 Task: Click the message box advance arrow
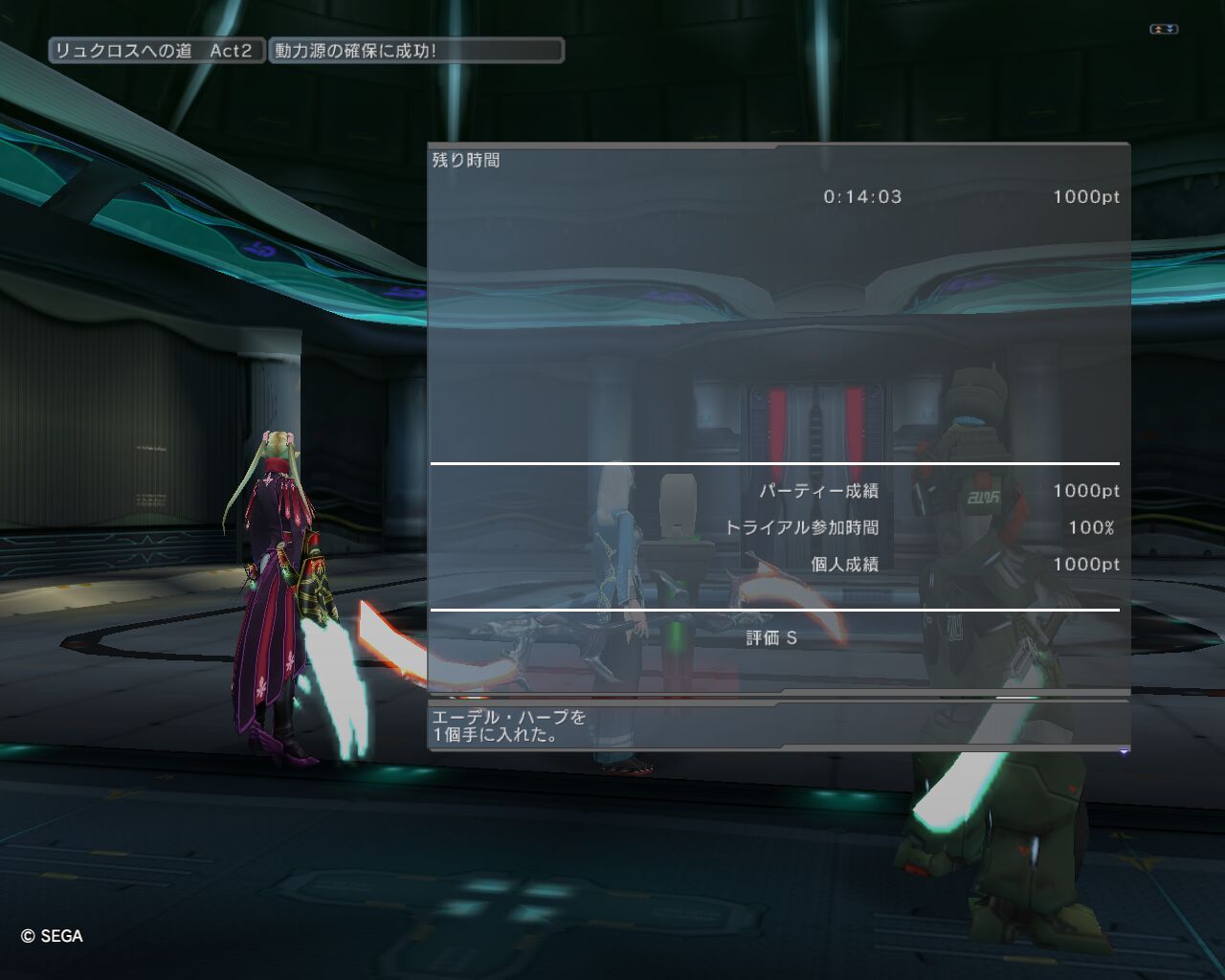pos(1124,752)
